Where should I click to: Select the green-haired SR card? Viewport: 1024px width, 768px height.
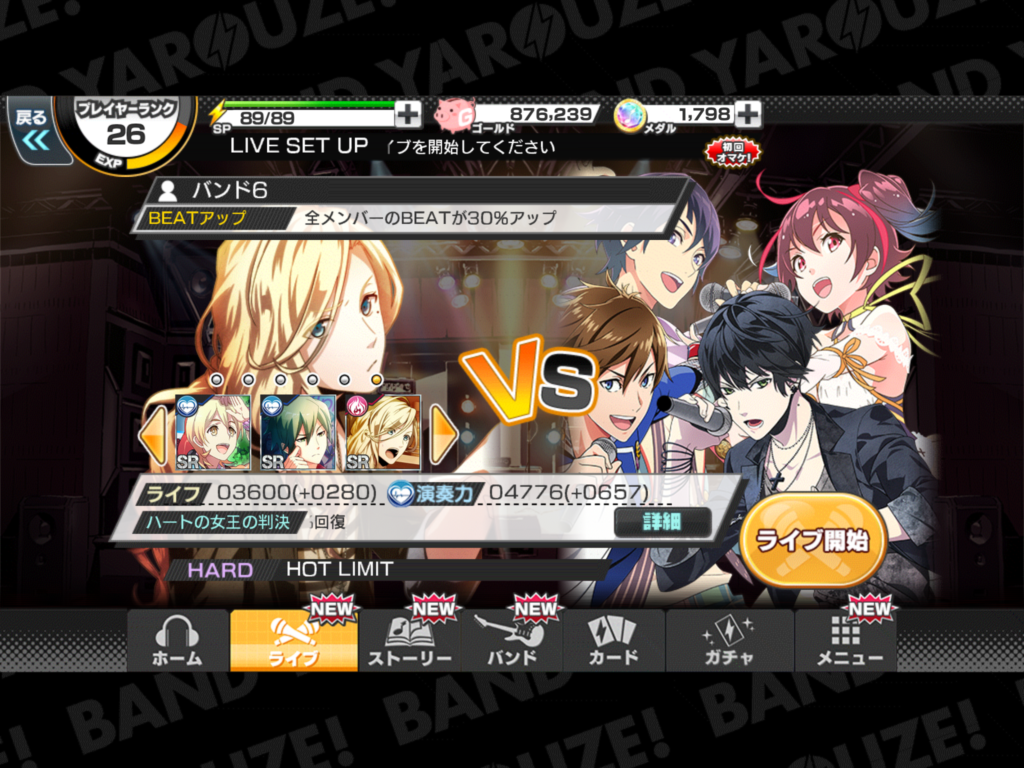click(x=298, y=433)
